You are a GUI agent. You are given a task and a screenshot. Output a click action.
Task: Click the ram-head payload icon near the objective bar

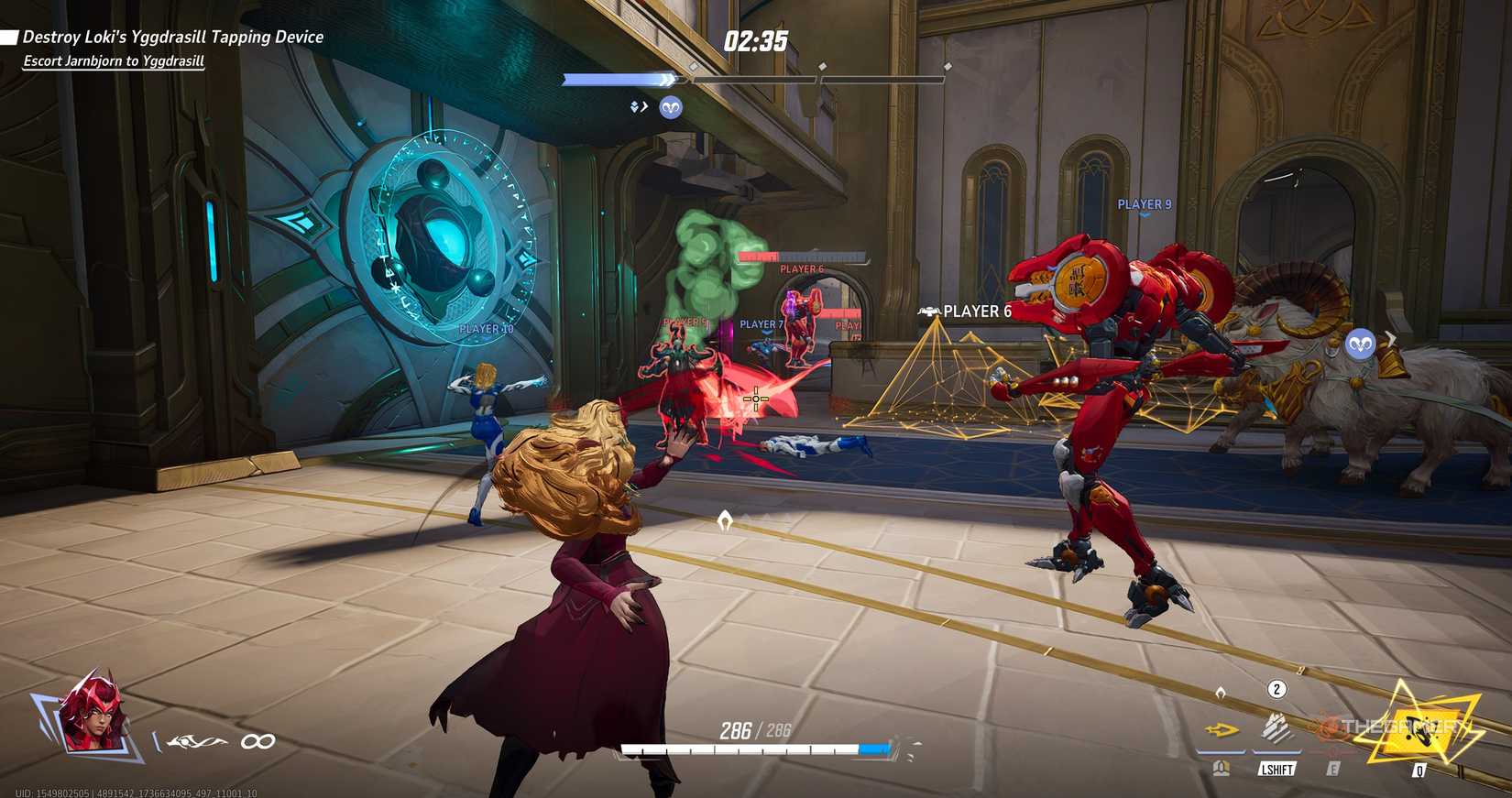pyautogui.click(x=672, y=107)
